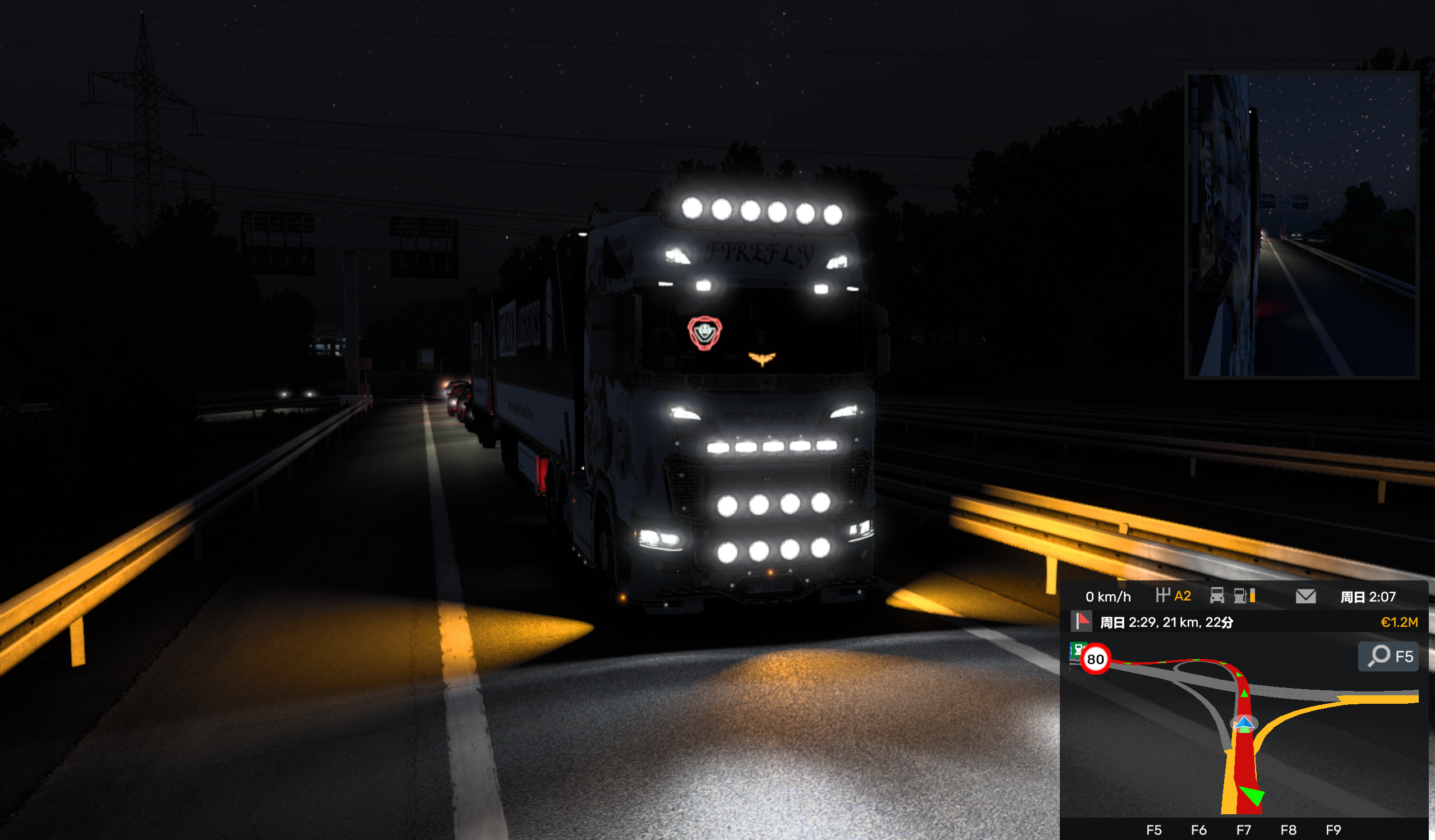Screen dimensions: 1435x840
Task: Open the mail envelope icon
Action: tap(1305, 596)
